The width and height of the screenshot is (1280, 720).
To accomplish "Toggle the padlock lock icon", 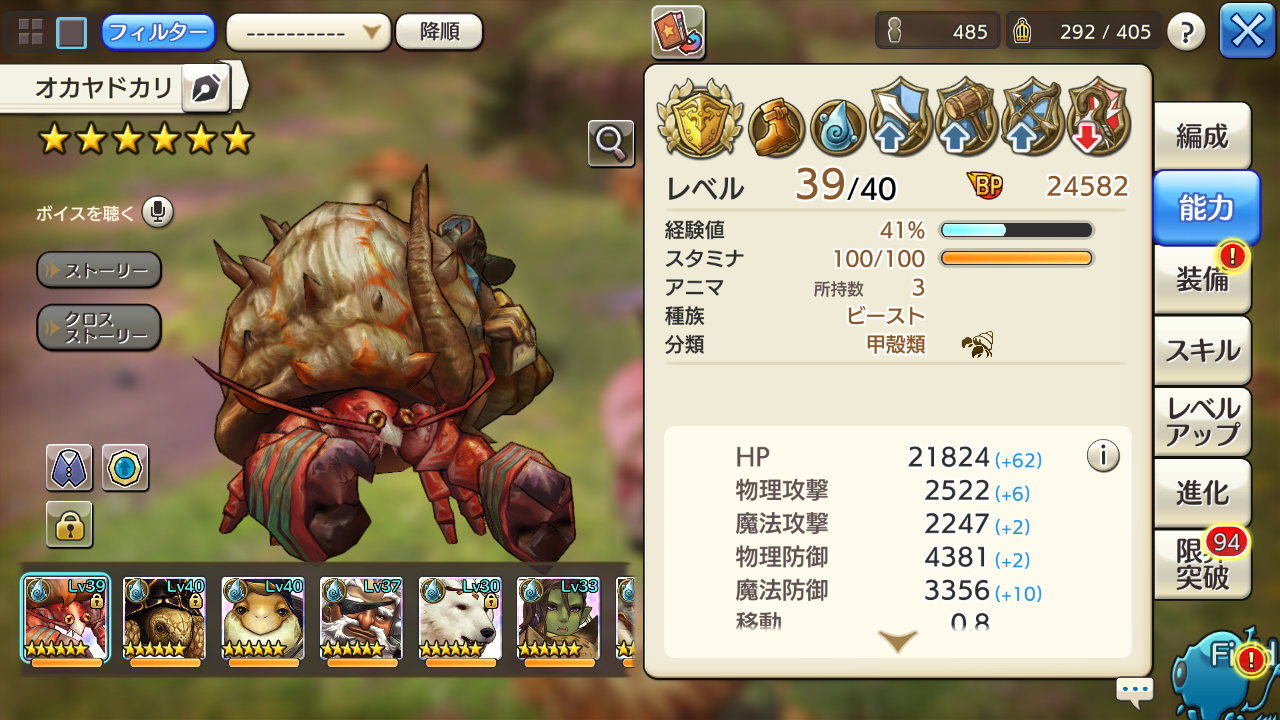I will (x=69, y=525).
